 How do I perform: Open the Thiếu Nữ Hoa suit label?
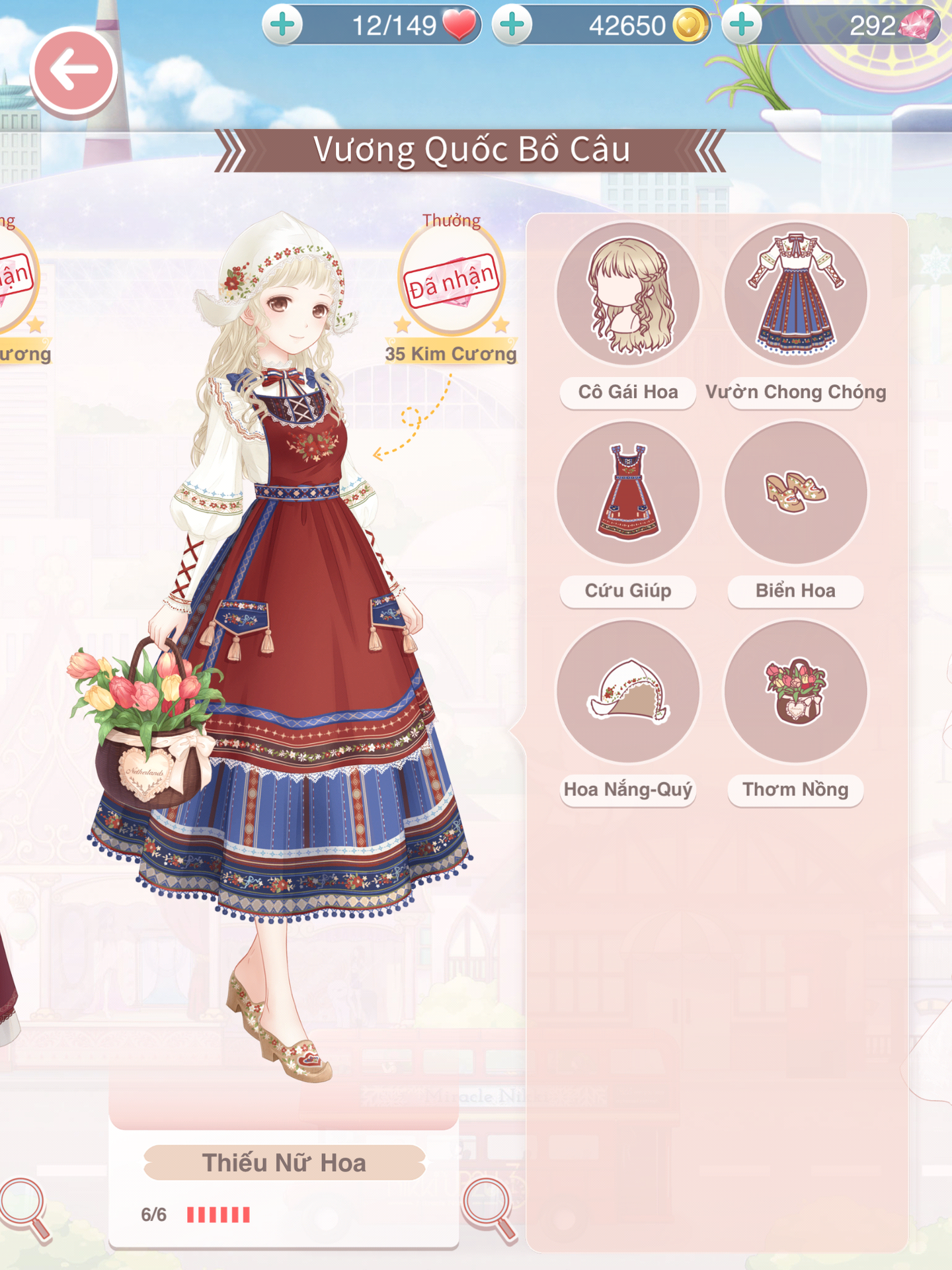[x=284, y=1163]
